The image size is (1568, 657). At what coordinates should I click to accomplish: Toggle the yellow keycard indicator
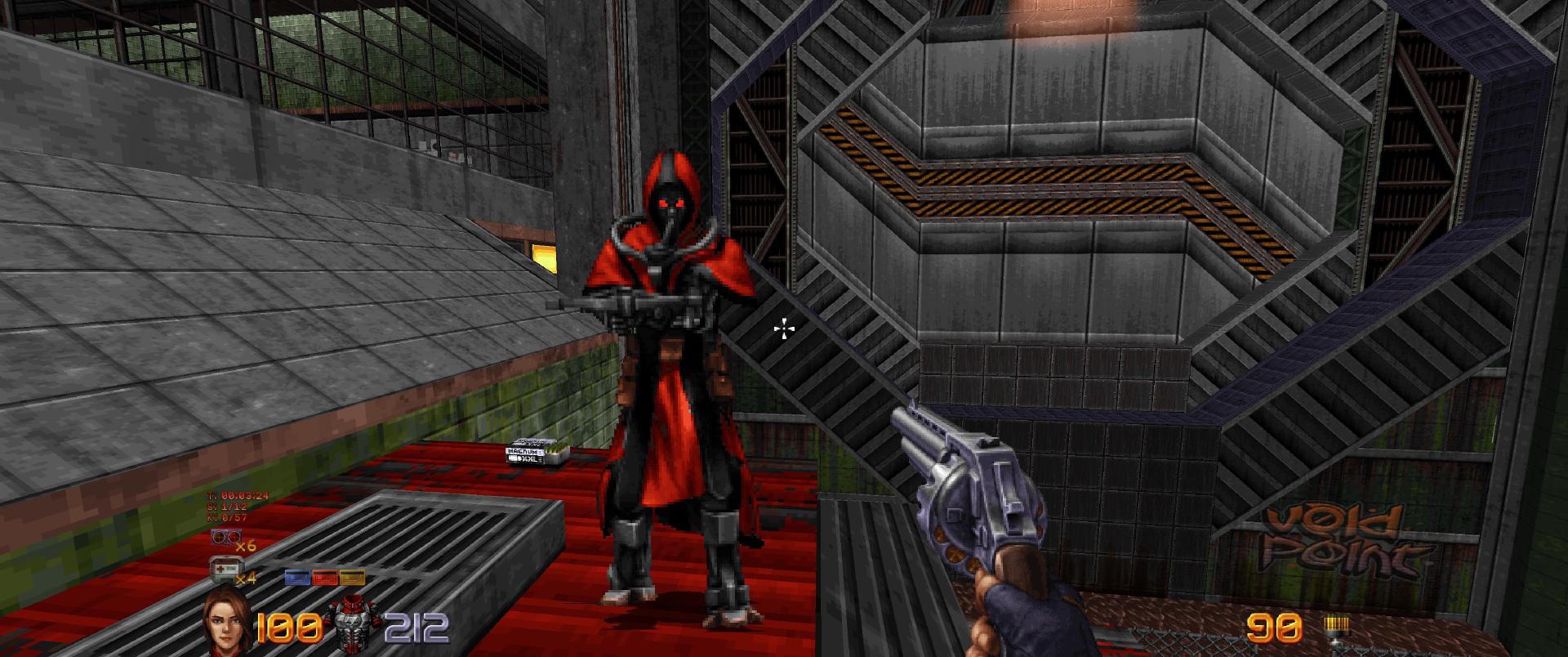coord(351,578)
